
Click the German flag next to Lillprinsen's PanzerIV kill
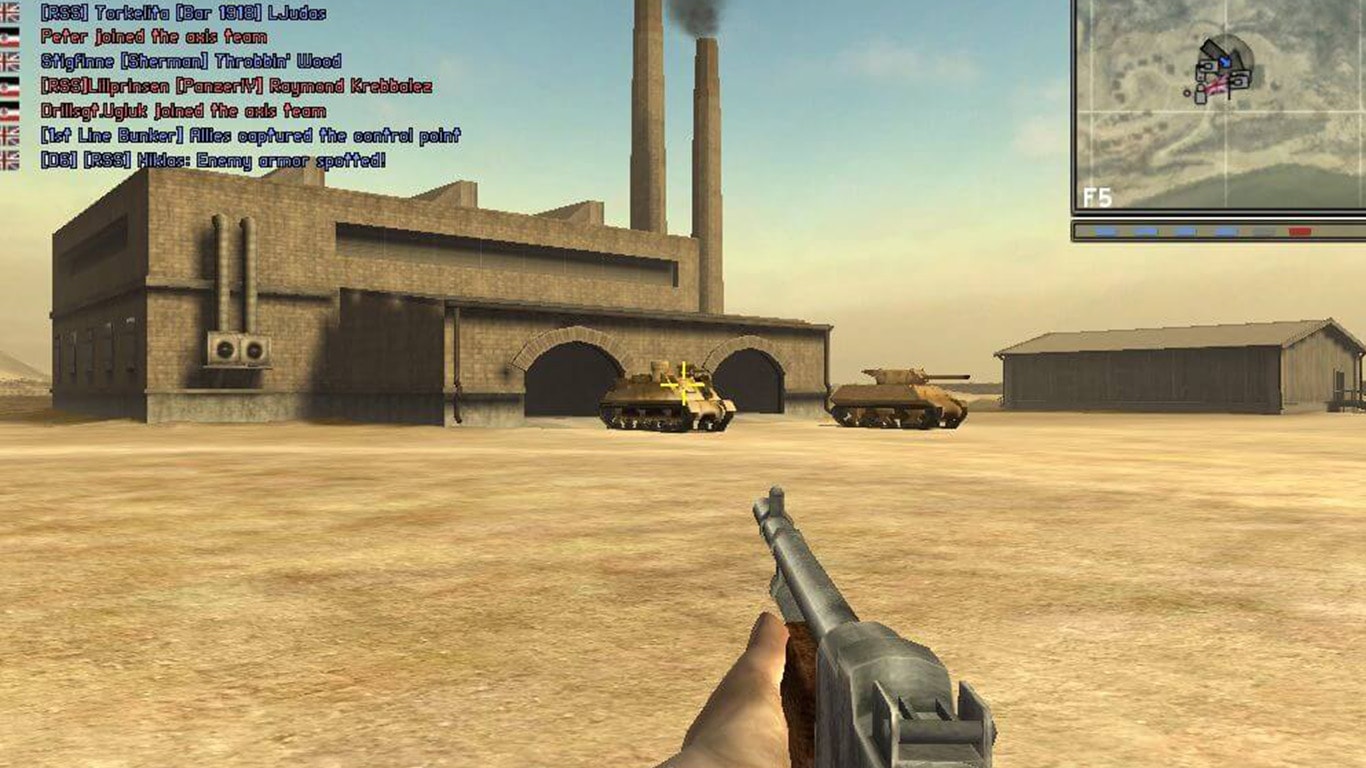coord(10,87)
